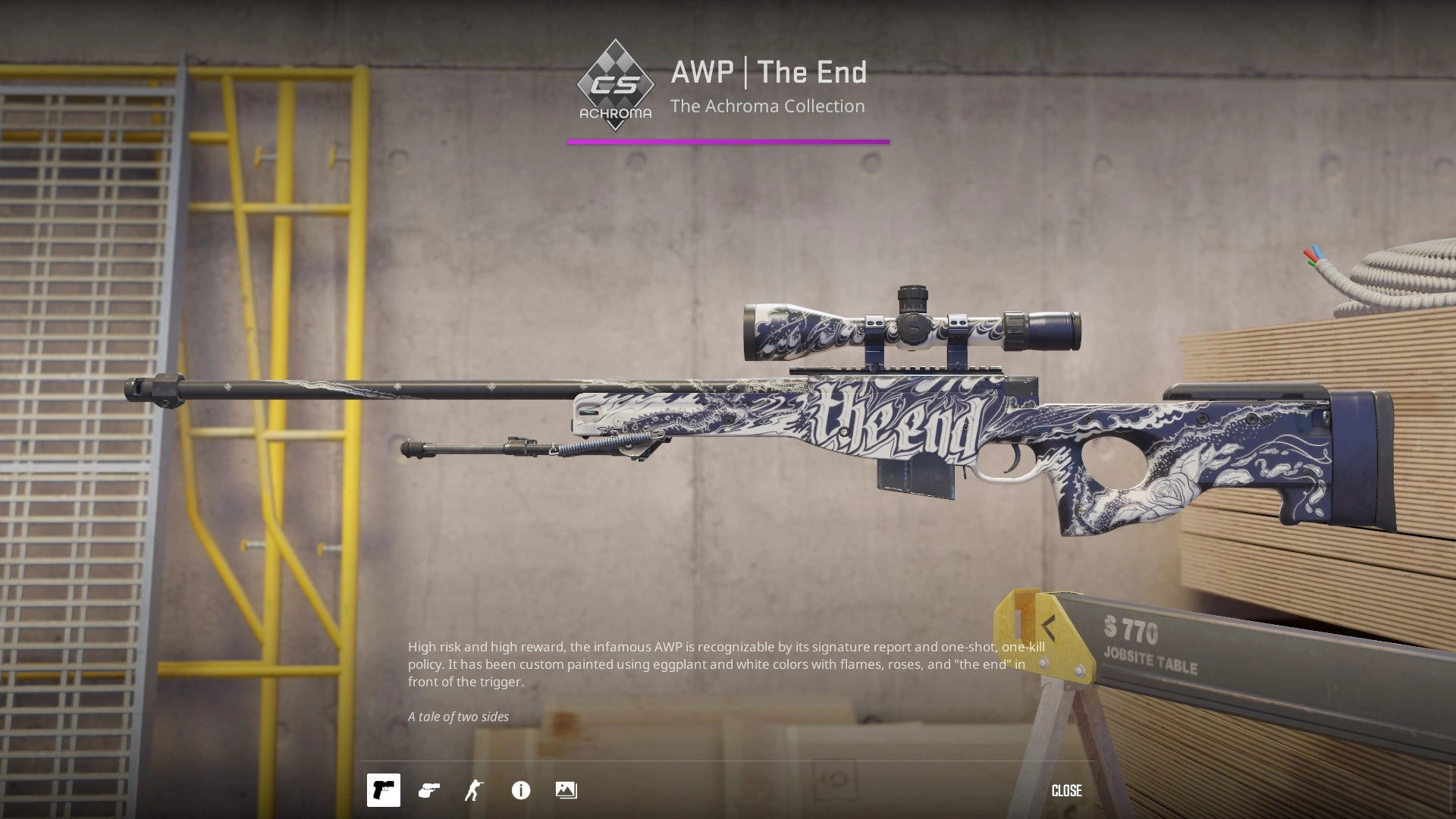Screen dimensions: 1456x819
Task: Close the weapon inspect screen
Action: point(1066,791)
